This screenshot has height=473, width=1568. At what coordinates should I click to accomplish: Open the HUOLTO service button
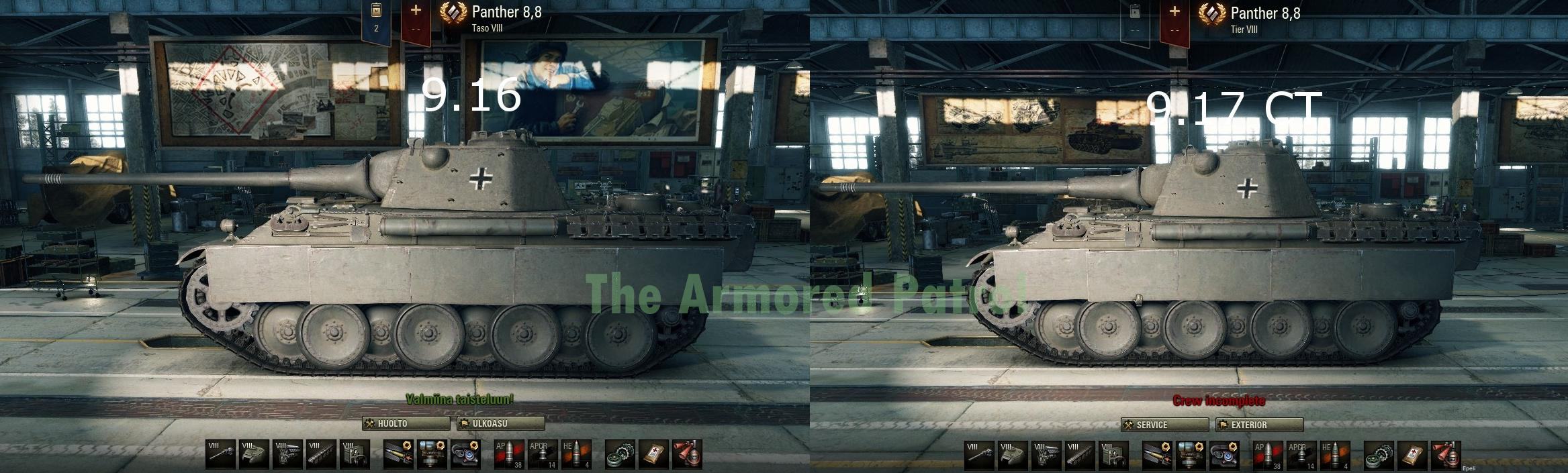tap(406, 423)
